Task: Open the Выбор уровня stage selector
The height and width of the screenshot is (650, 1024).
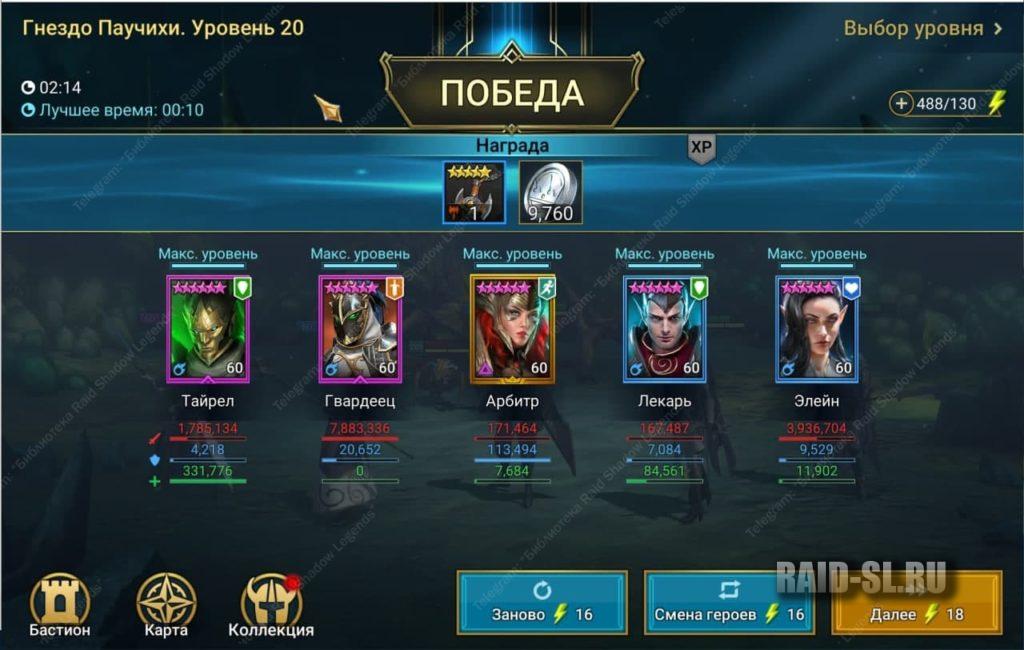Action: click(922, 28)
